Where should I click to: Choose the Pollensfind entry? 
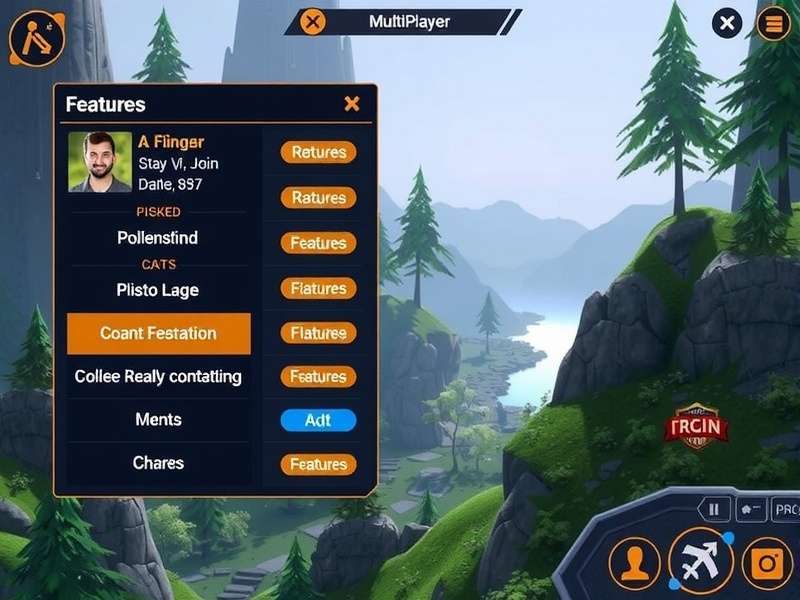click(157, 238)
